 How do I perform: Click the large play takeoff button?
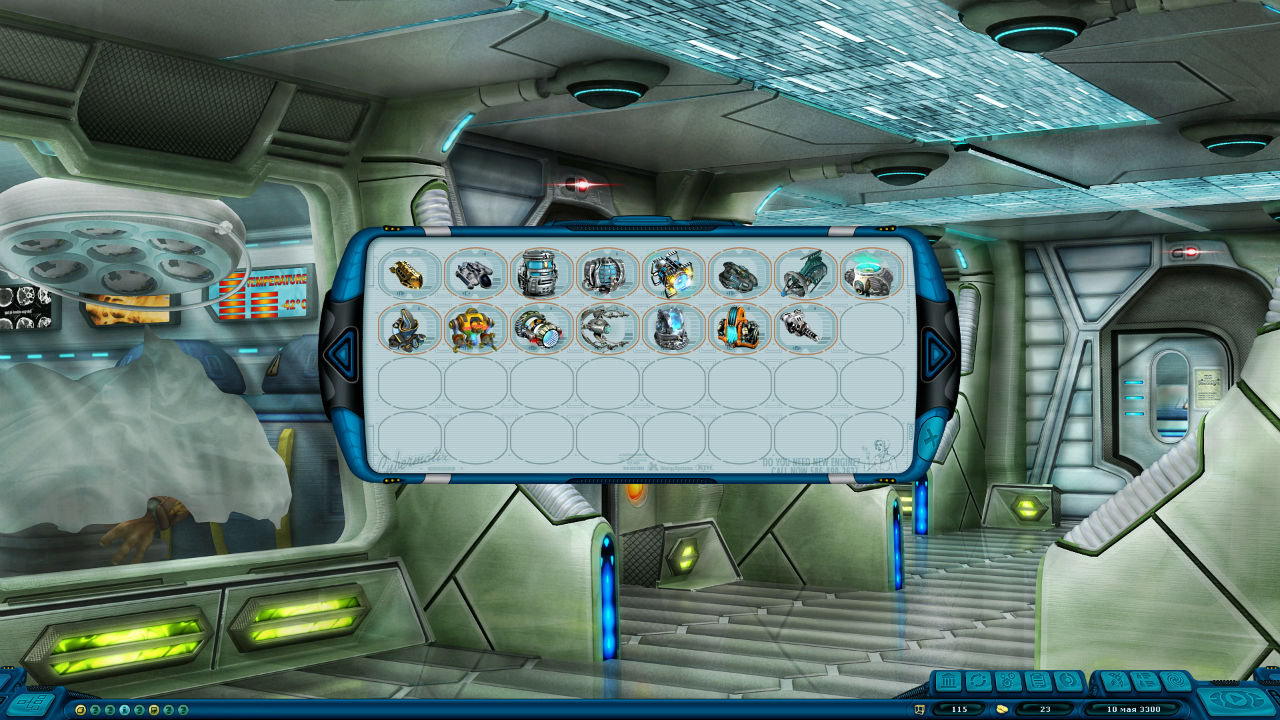tap(1236, 699)
